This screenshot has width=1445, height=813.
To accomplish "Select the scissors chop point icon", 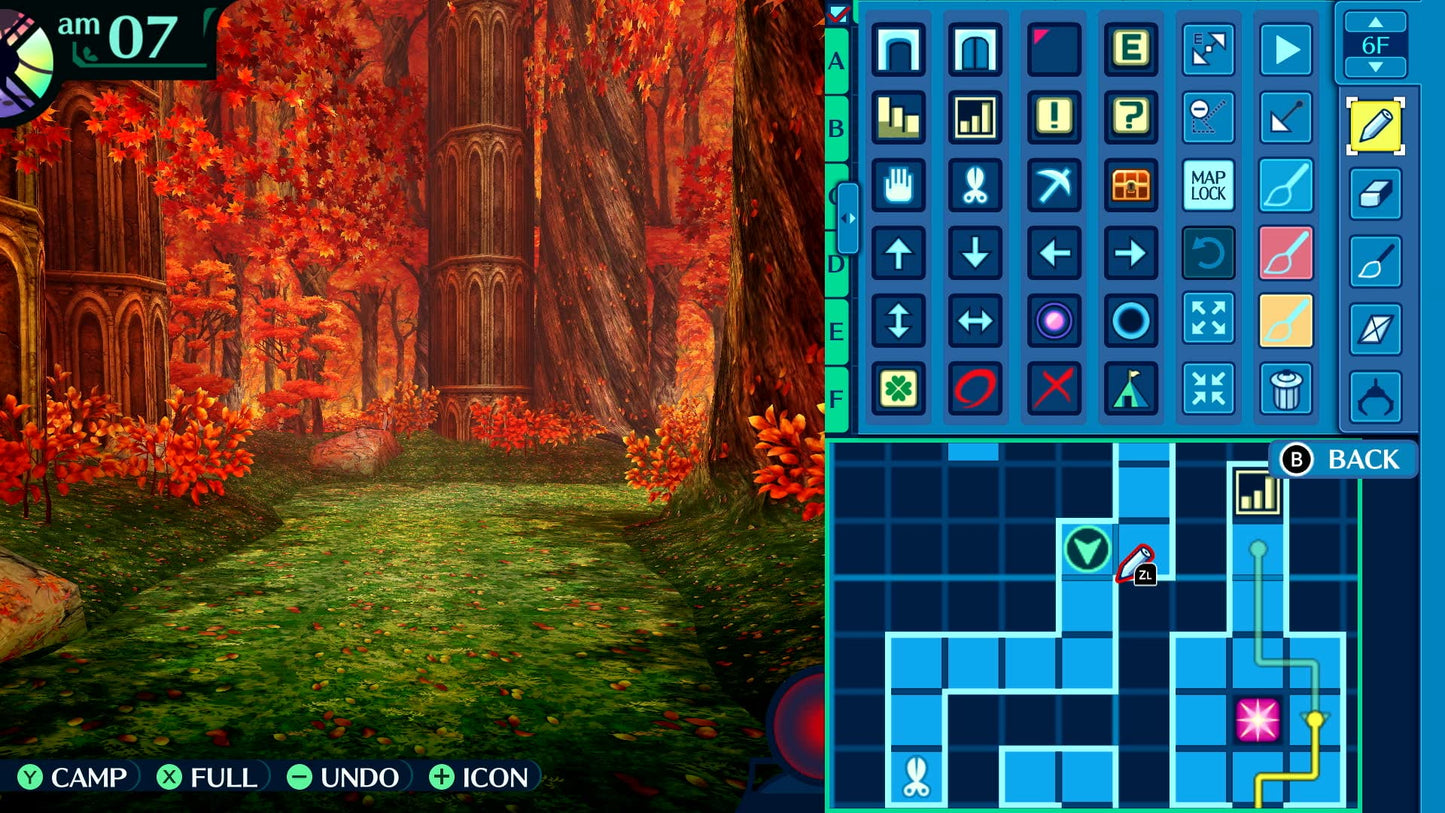I will (x=976, y=185).
